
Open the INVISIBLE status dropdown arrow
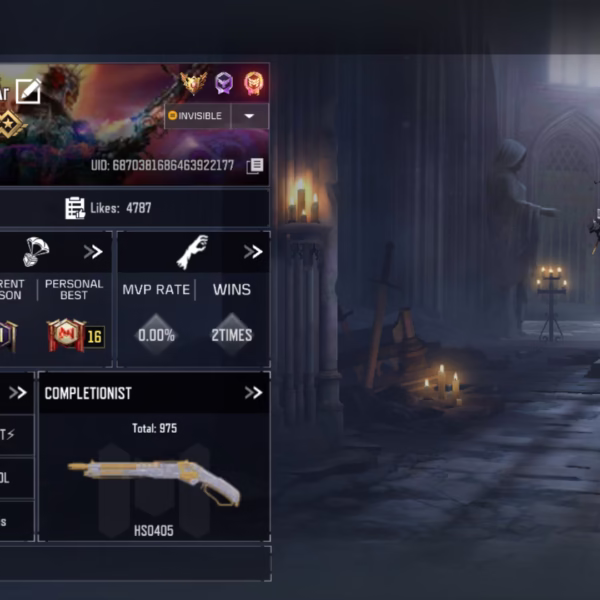[x=249, y=116]
